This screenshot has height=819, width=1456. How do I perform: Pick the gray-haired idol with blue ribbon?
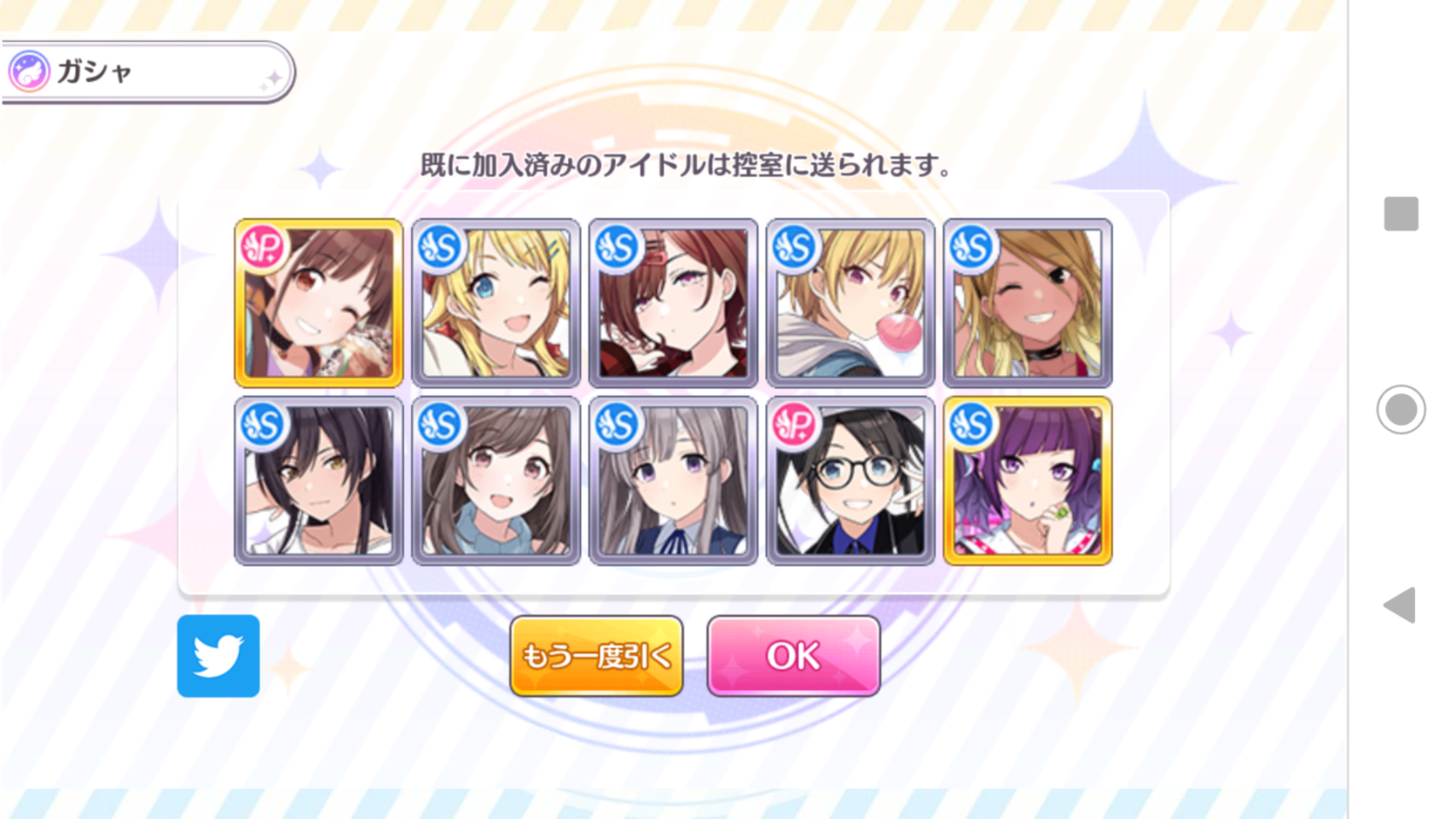point(673,480)
